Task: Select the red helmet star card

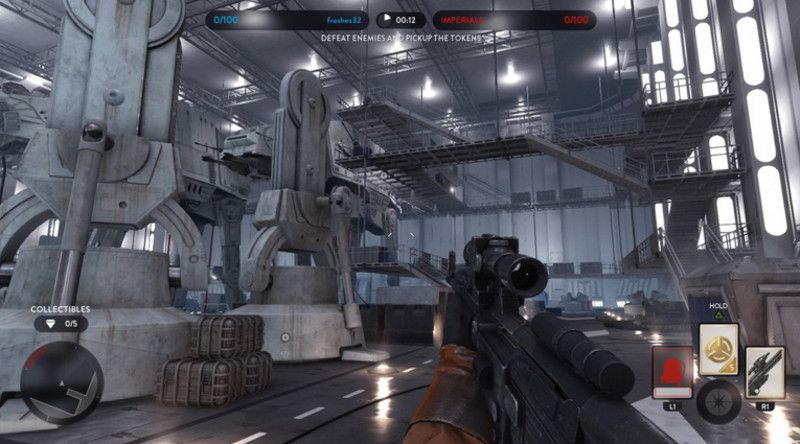Action: (x=673, y=372)
